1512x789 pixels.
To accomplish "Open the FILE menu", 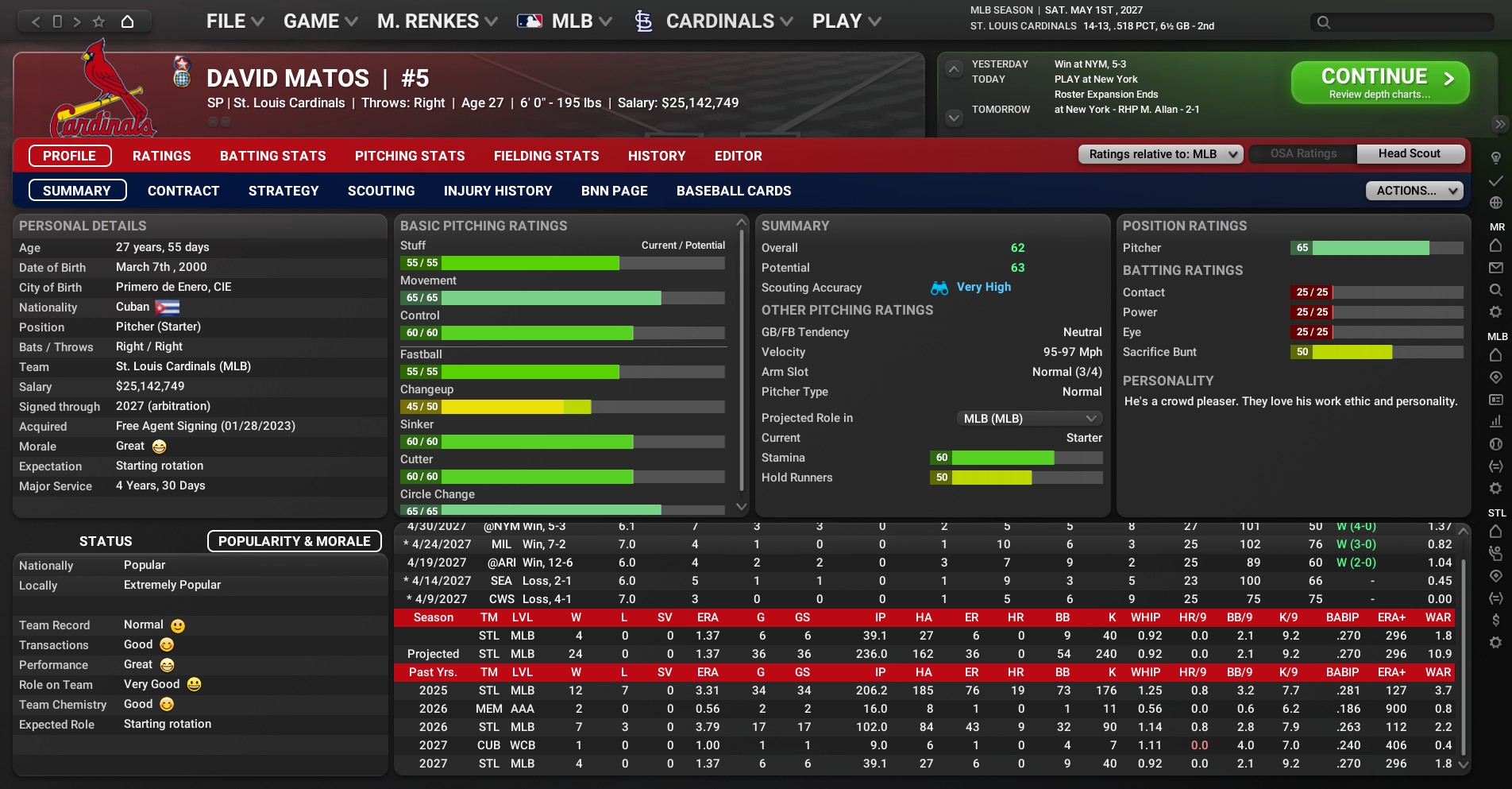I will click(234, 21).
